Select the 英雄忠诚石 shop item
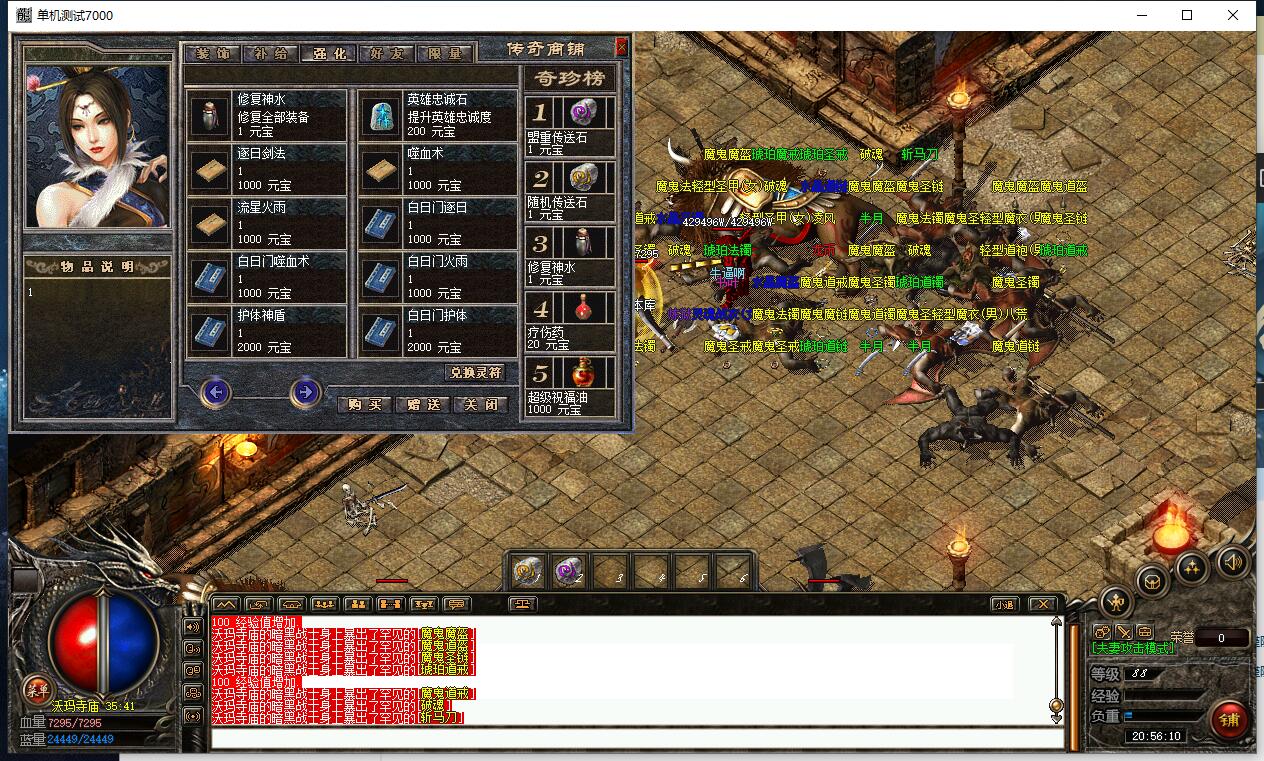The image size is (1264, 761). [x=436, y=116]
